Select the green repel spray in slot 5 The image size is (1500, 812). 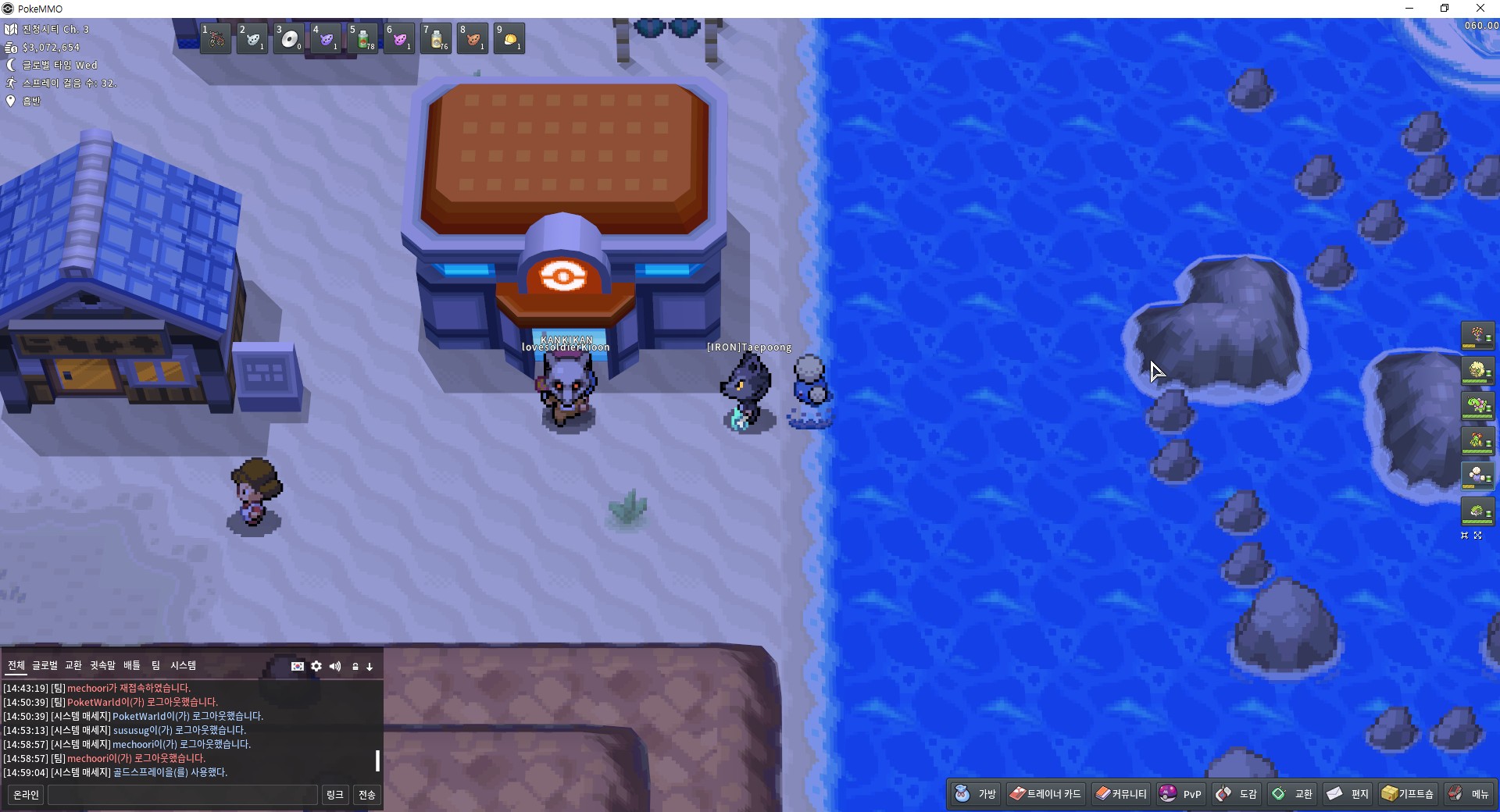(x=362, y=39)
